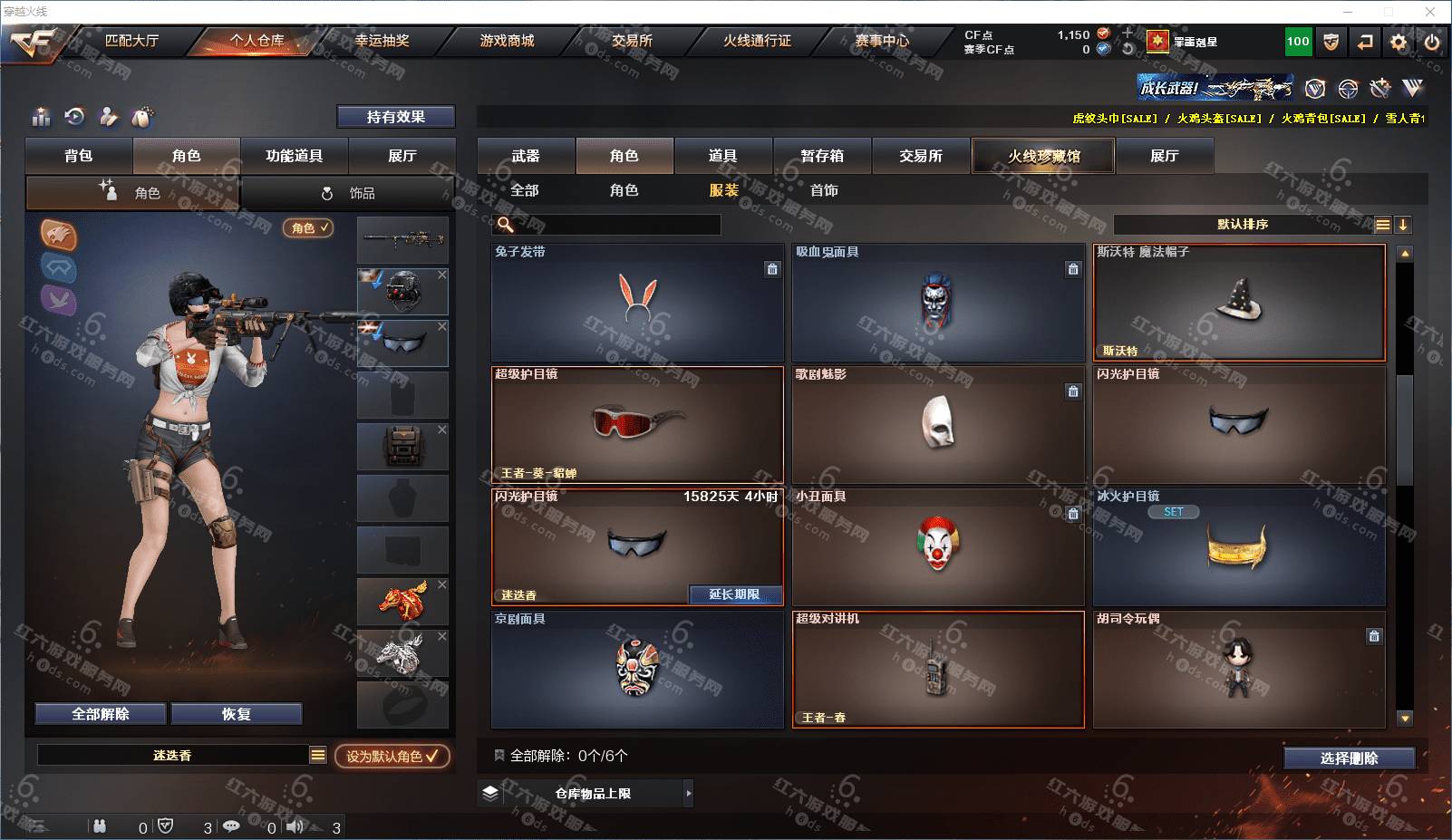Set as default character with 设为默认角色
This screenshot has height=840, width=1452.
click(392, 756)
